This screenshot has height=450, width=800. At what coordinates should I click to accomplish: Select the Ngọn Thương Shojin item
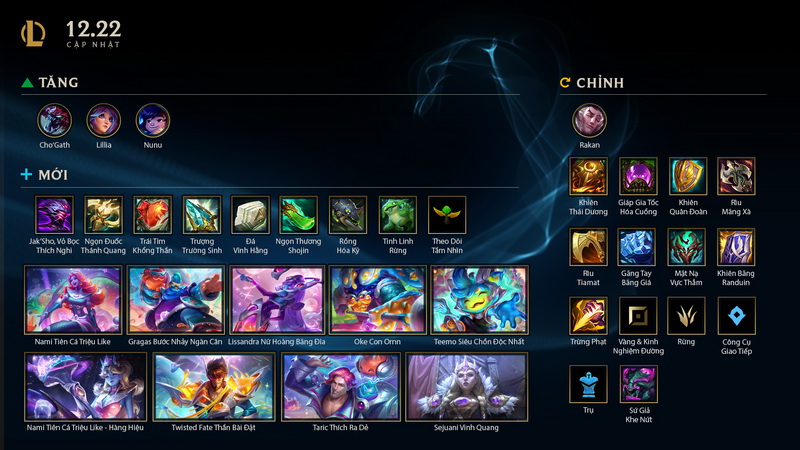[x=299, y=214]
